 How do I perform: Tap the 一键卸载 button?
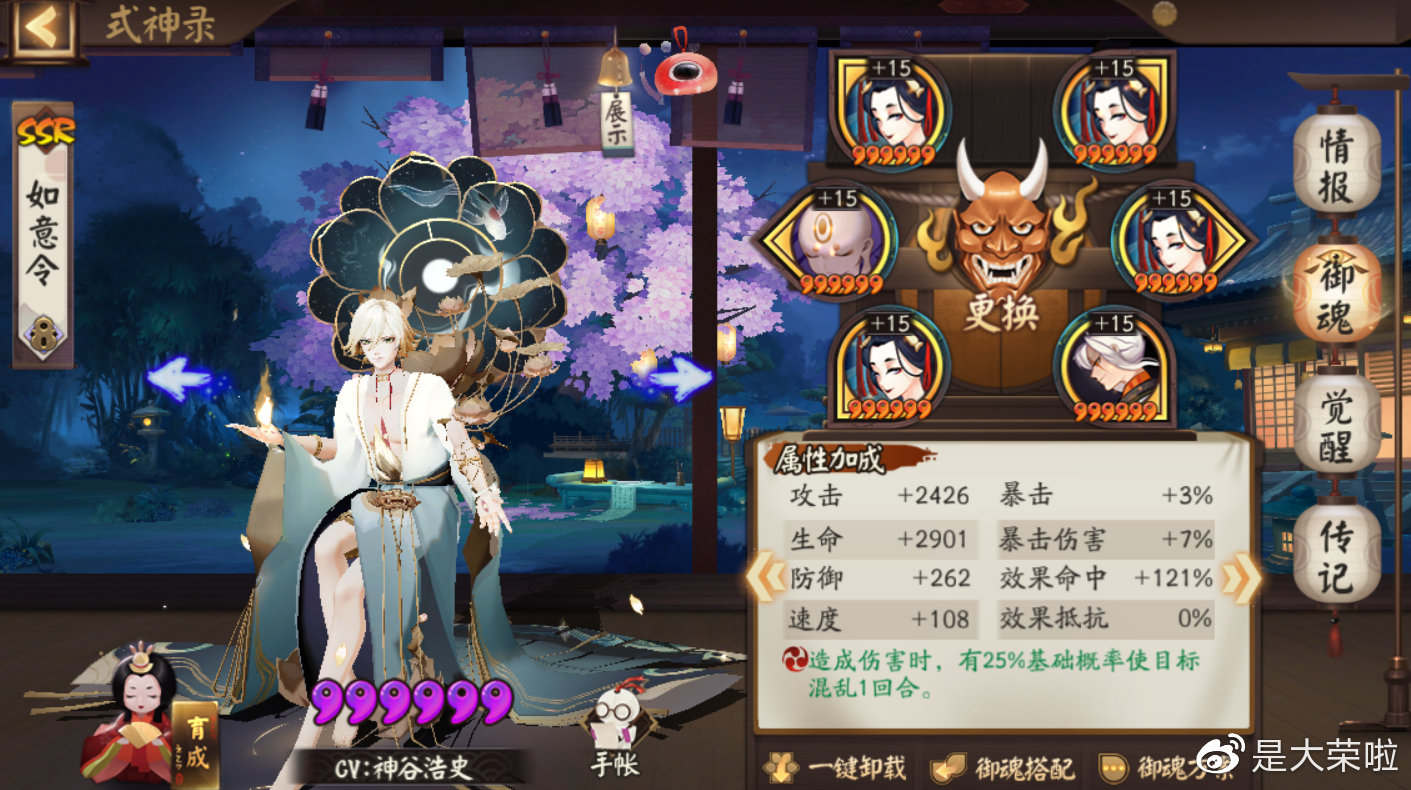836,767
